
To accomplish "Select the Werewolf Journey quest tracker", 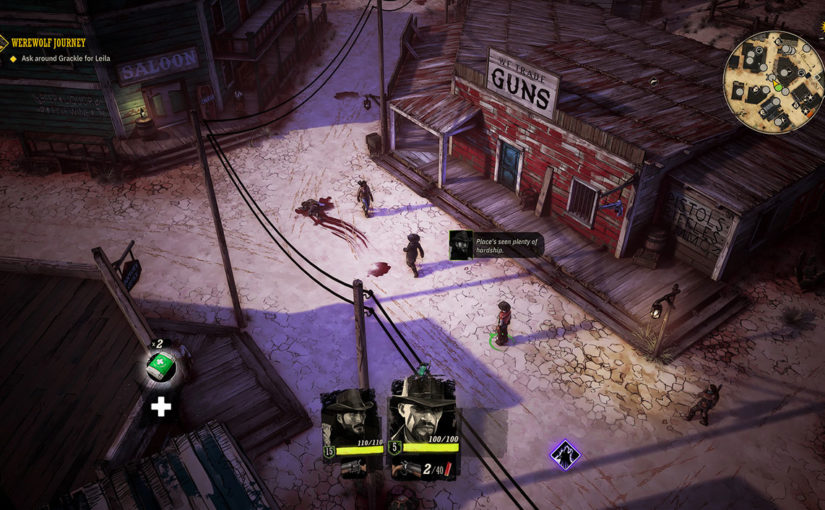I will (50, 43).
